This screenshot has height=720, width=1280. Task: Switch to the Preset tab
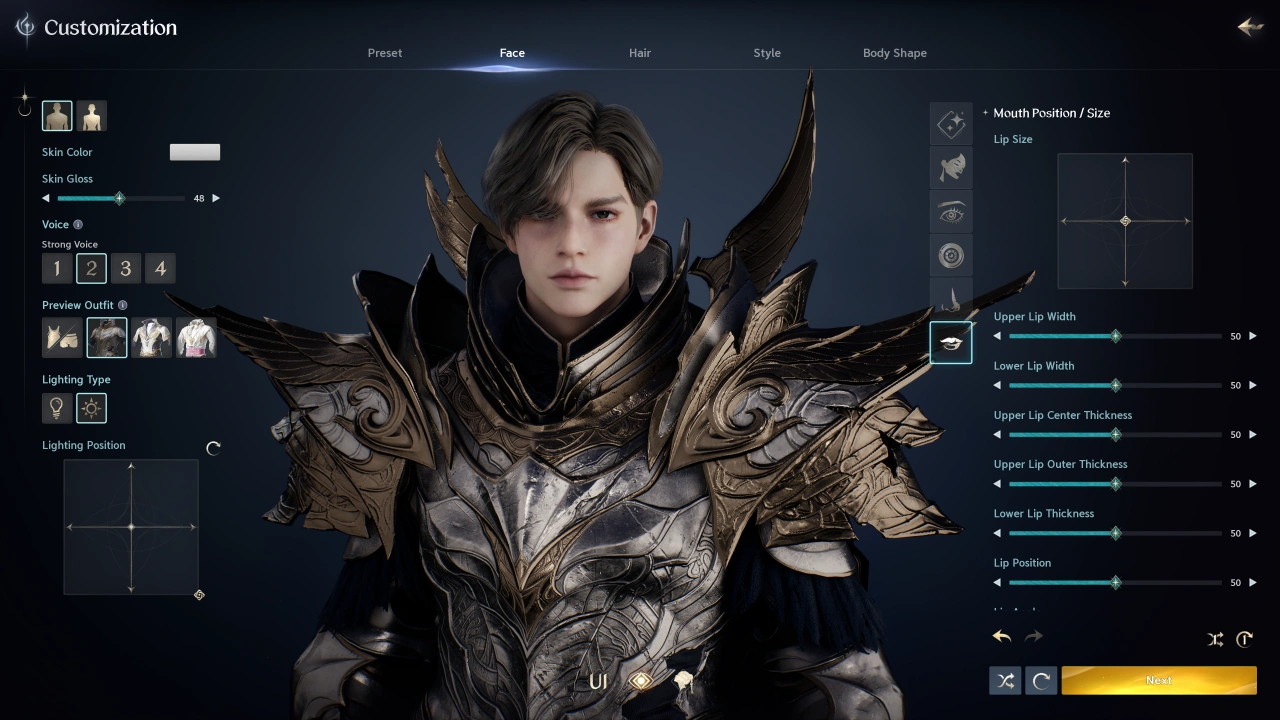pos(385,53)
